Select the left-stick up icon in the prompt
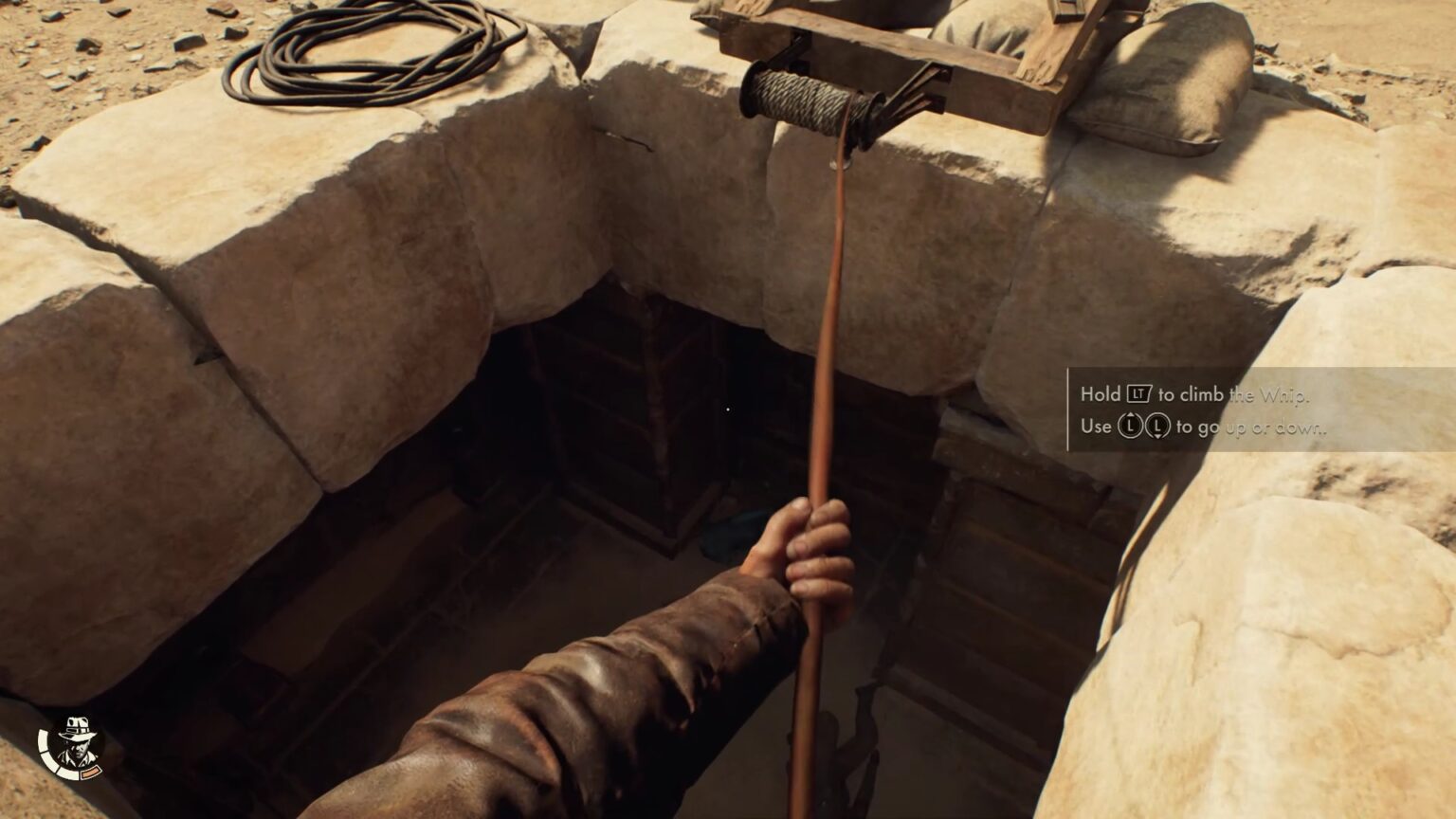The width and height of the screenshot is (1456, 819). [1130, 425]
